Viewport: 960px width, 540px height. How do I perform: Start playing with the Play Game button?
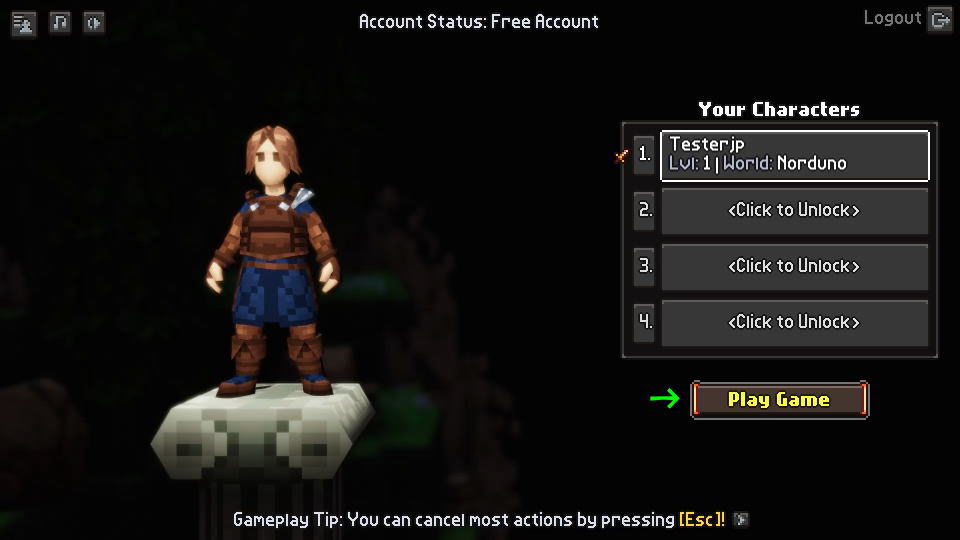pyautogui.click(x=779, y=400)
